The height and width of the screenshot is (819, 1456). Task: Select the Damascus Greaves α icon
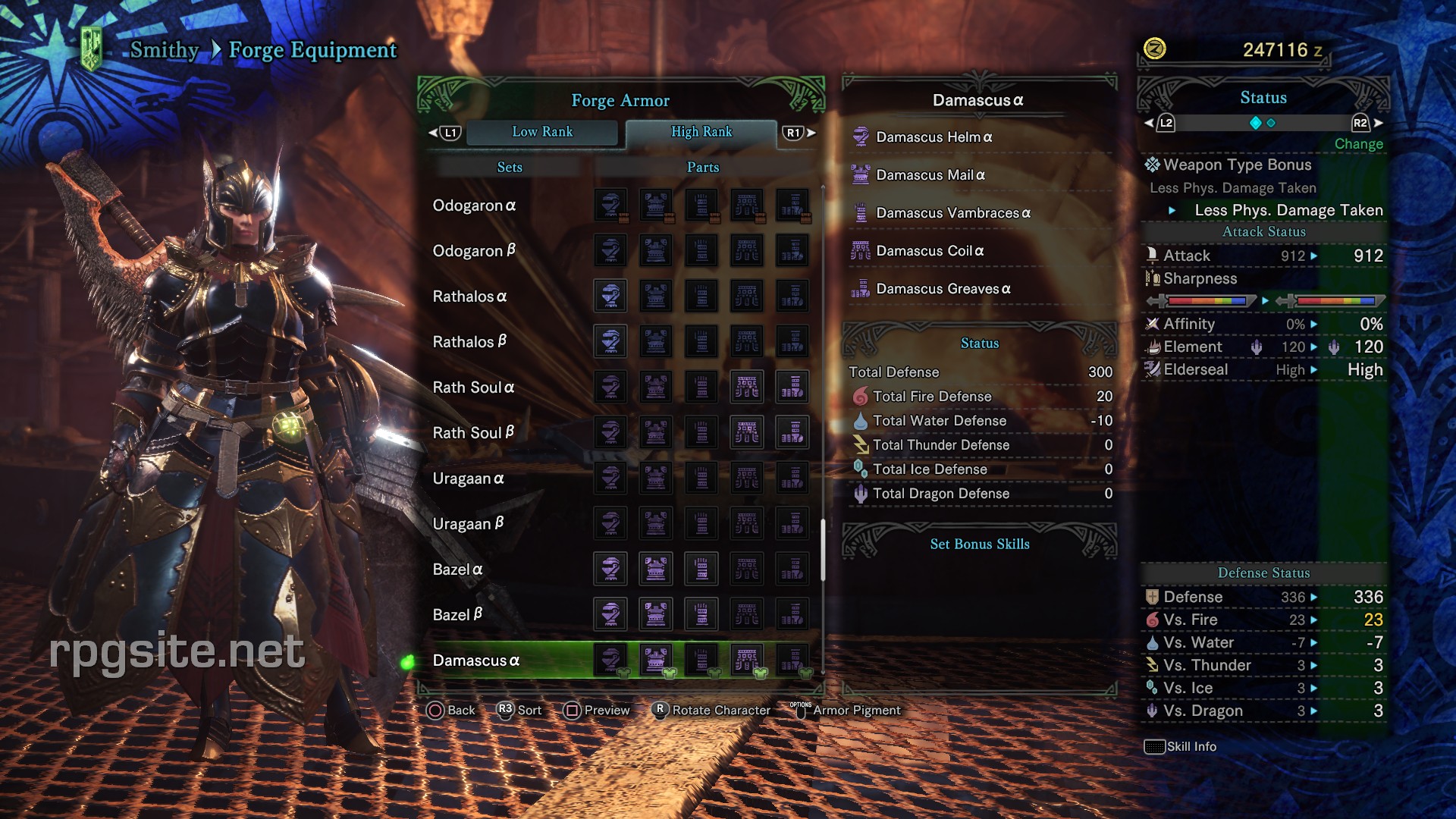pyautogui.click(x=861, y=288)
